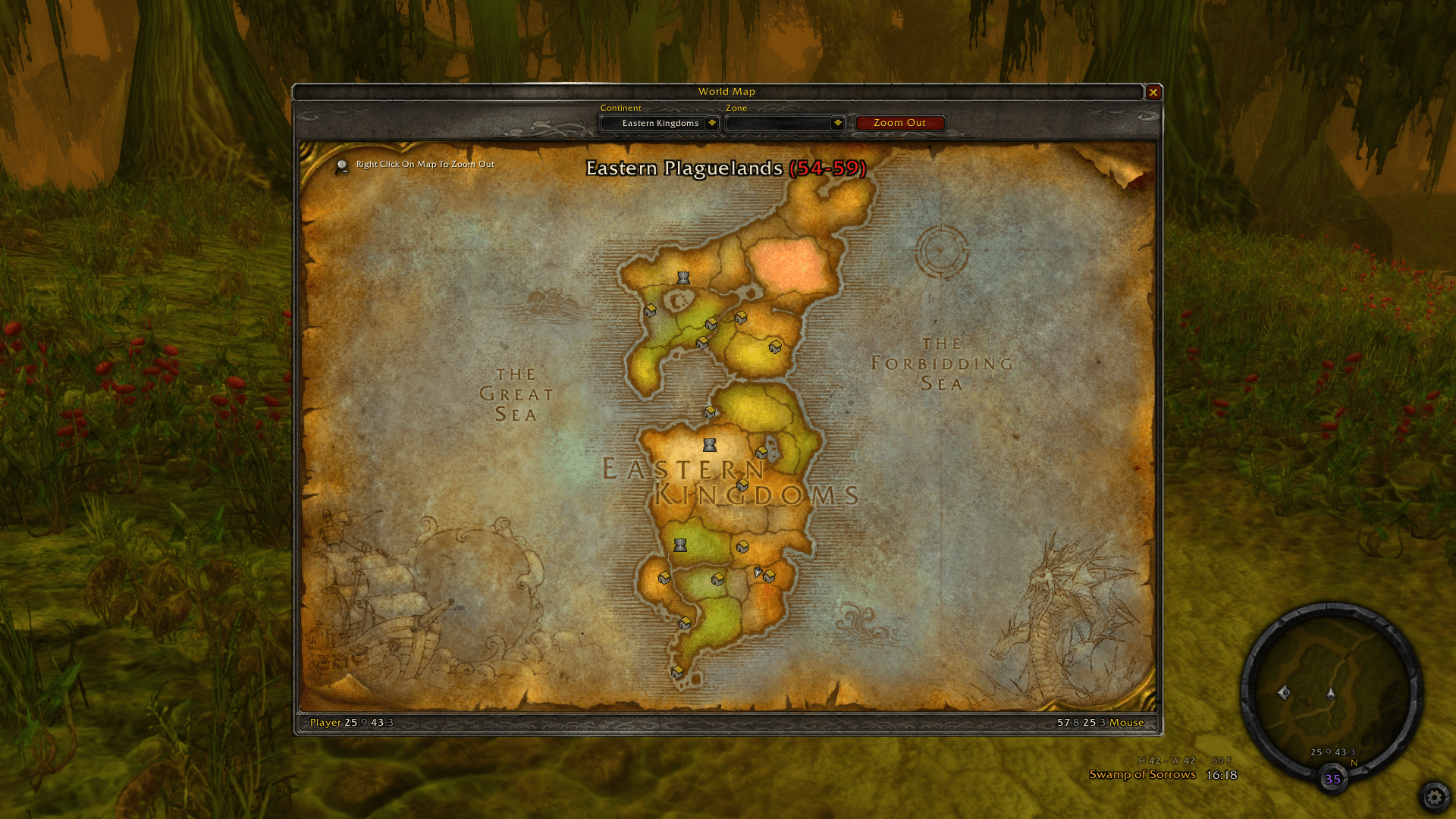Select the Booty Bay house icon at southern tip
The height and width of the screenshot is (819, 1456).
coord(676,671)
